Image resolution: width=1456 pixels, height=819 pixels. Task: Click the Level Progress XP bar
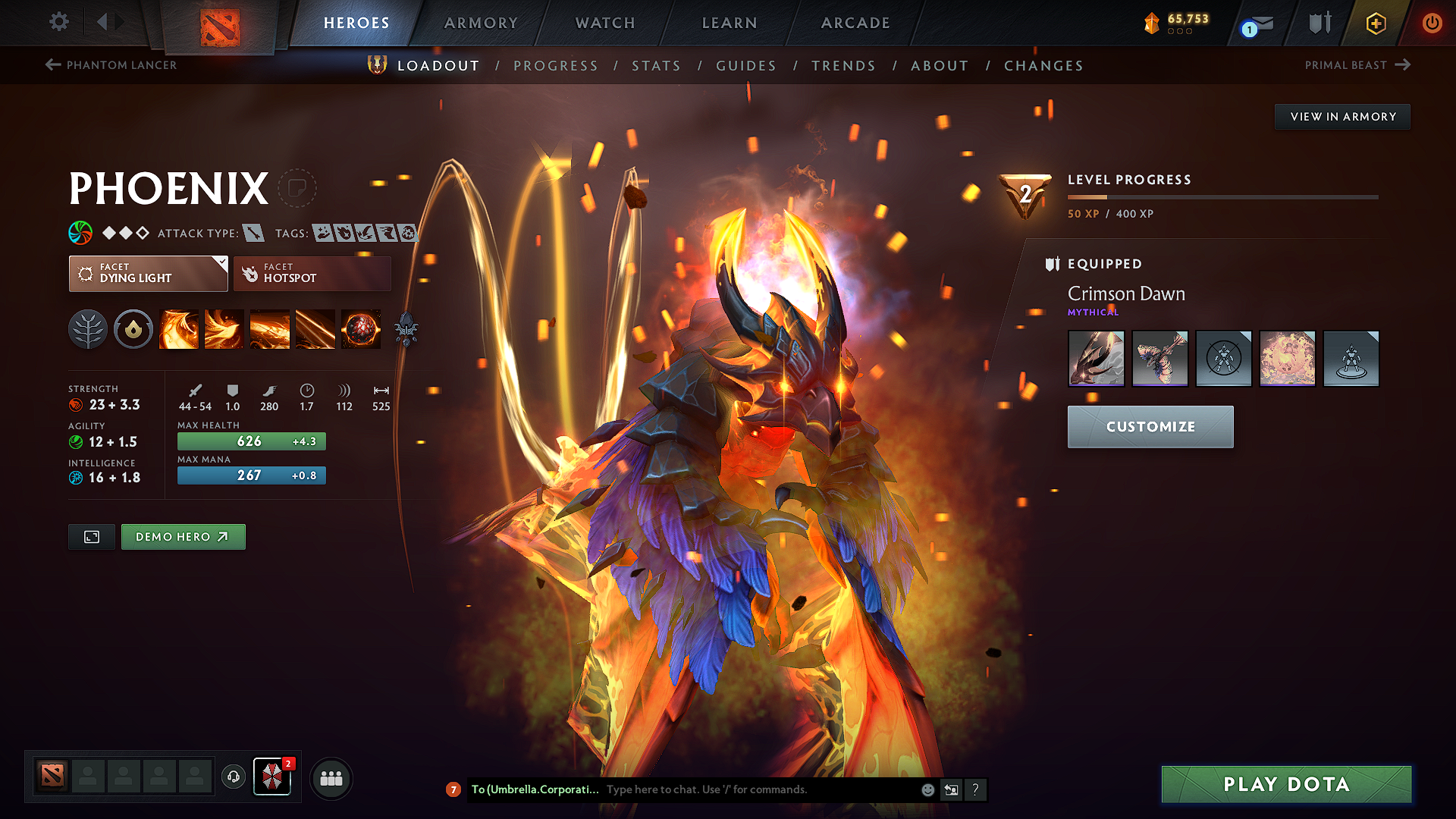click(1222, 196)
